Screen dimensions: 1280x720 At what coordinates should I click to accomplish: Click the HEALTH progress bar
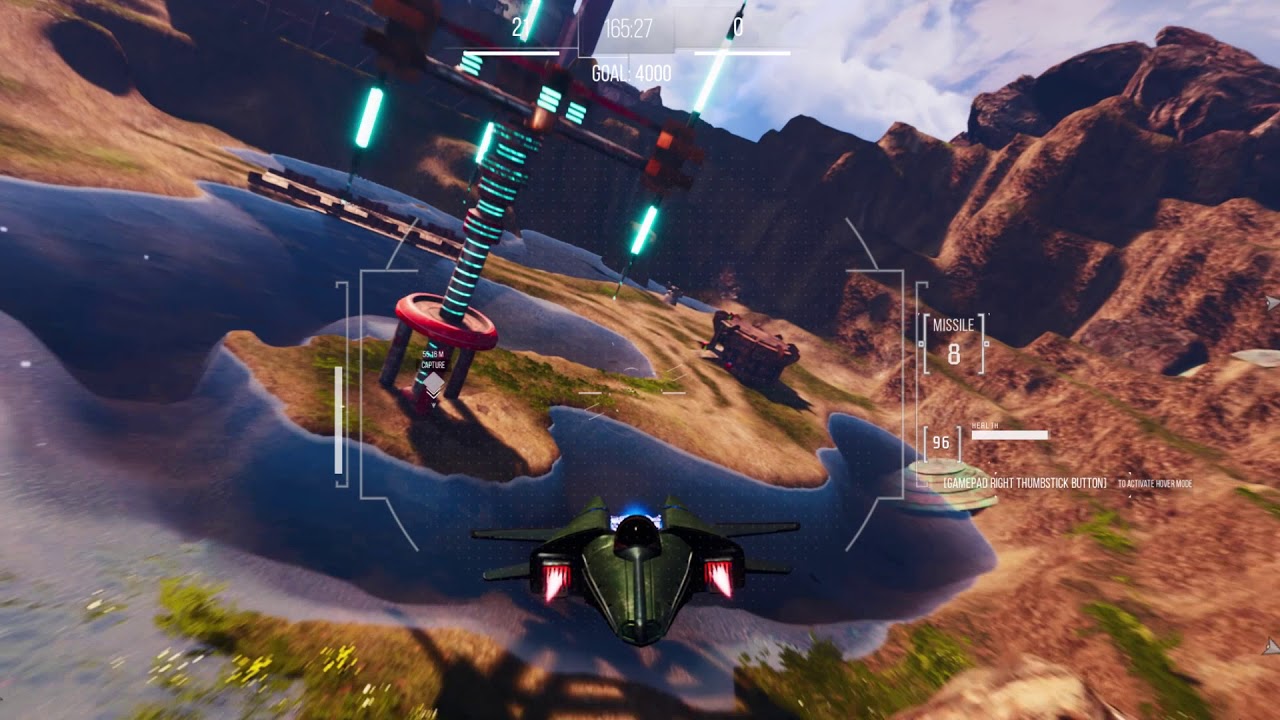click(x=1012, y=435)
